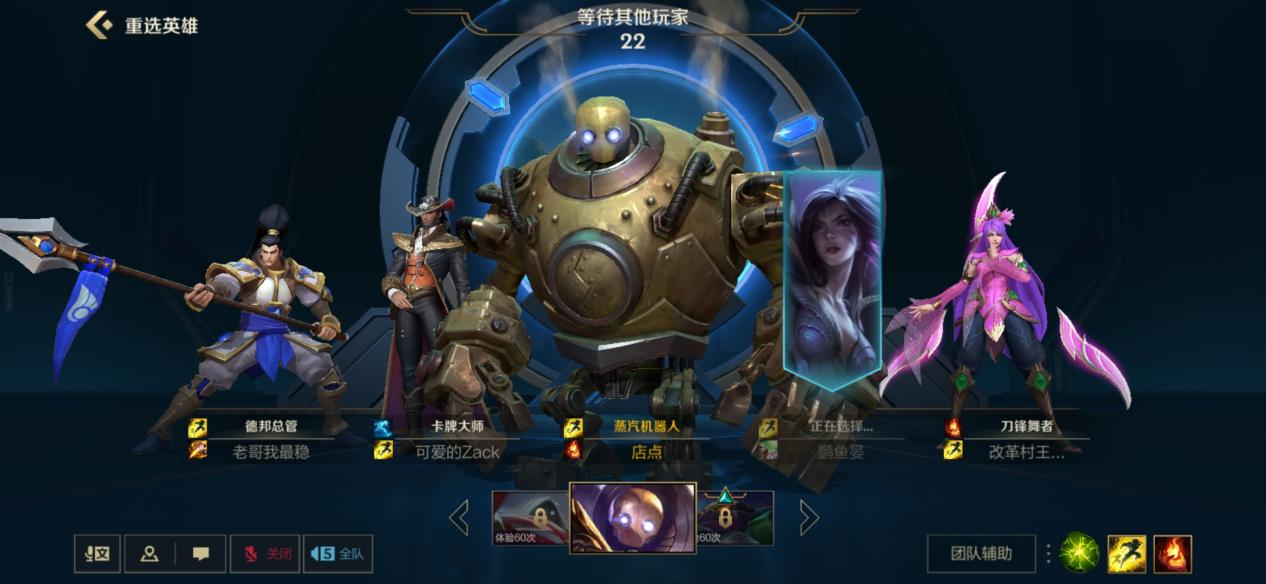This screenshot has height=584, width=1266.
Task: Open the three-dot options beside the runes
Action: [1048, 553]
